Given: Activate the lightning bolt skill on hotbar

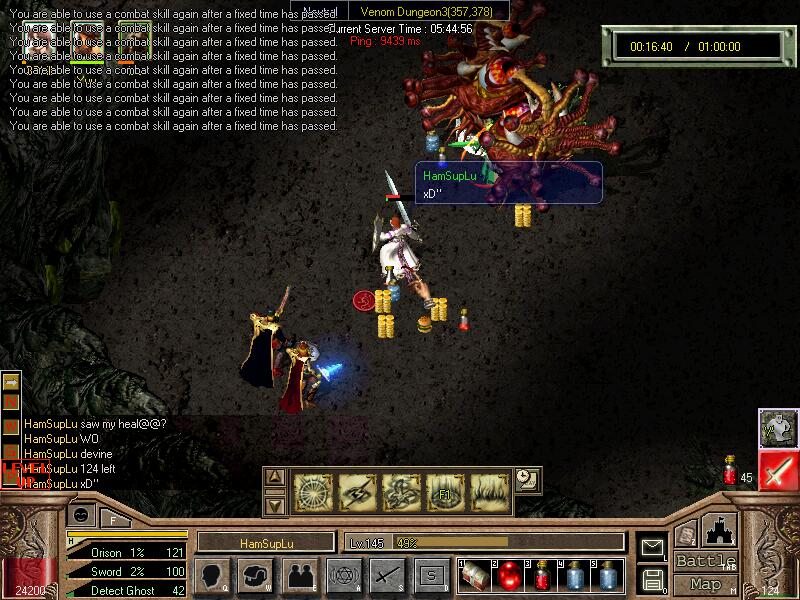Looking at the screenshot, I should tap(357, 490).
